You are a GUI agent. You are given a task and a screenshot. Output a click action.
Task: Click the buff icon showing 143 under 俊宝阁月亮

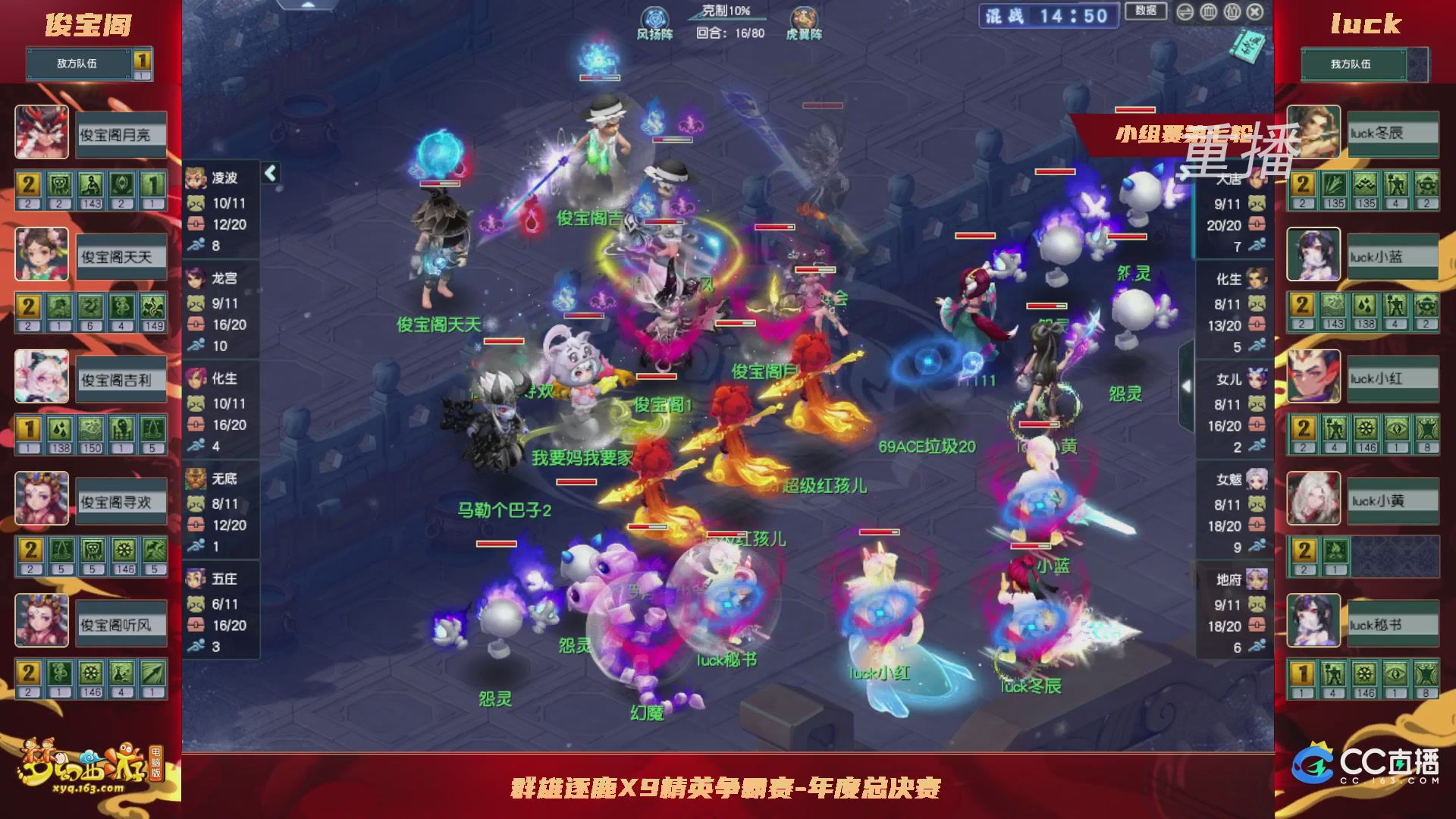point(89,184)
